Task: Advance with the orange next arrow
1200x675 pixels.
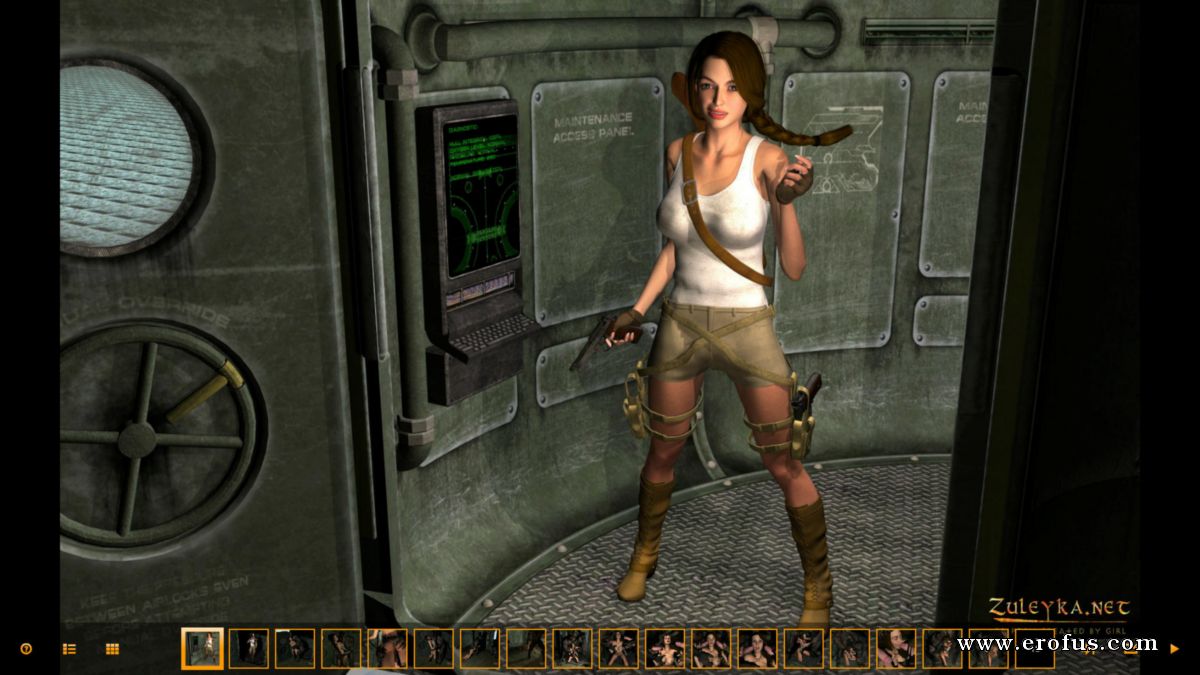Action: coord(1174,648)
